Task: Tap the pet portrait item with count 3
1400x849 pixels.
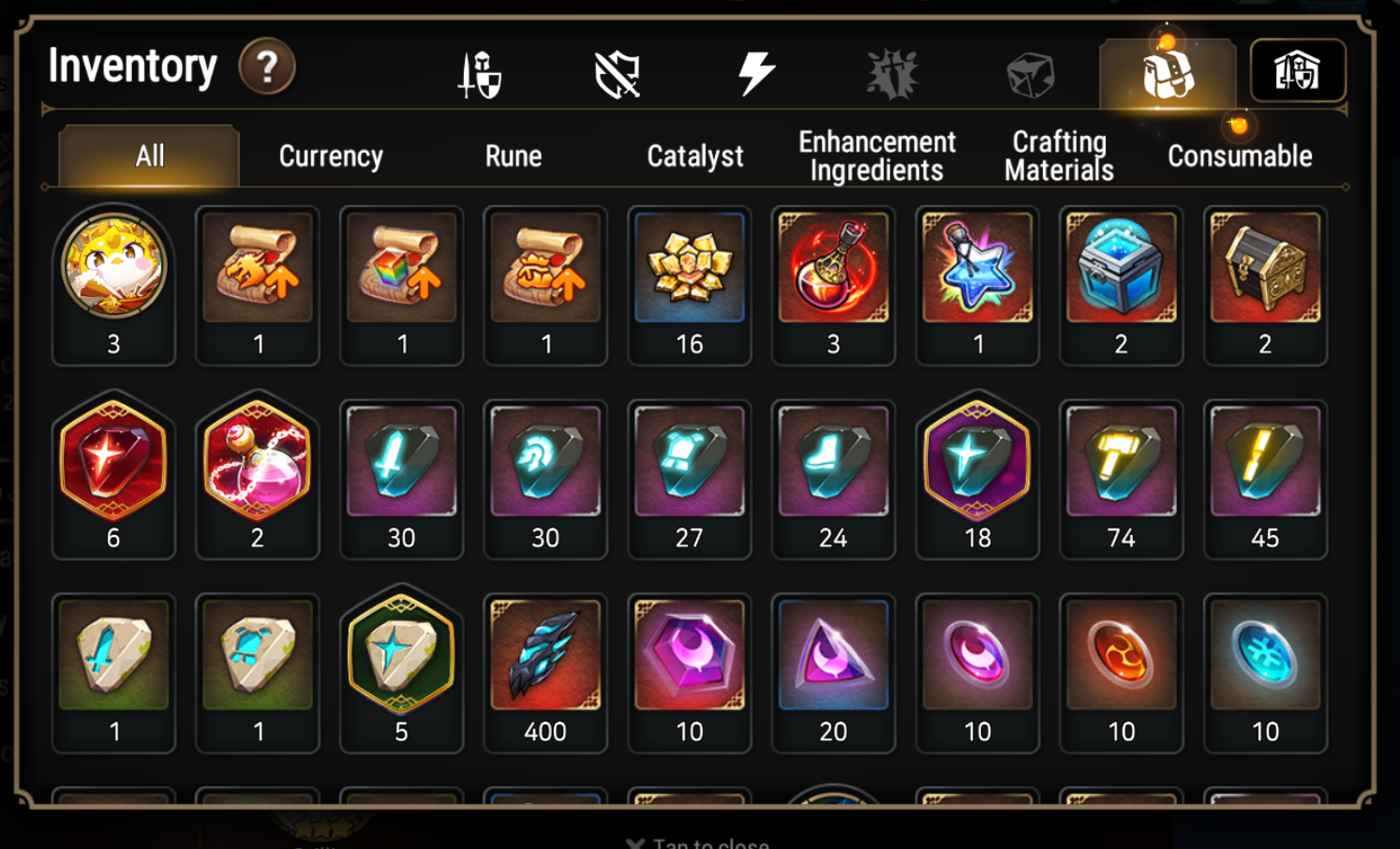Action: tap(112, 267)
